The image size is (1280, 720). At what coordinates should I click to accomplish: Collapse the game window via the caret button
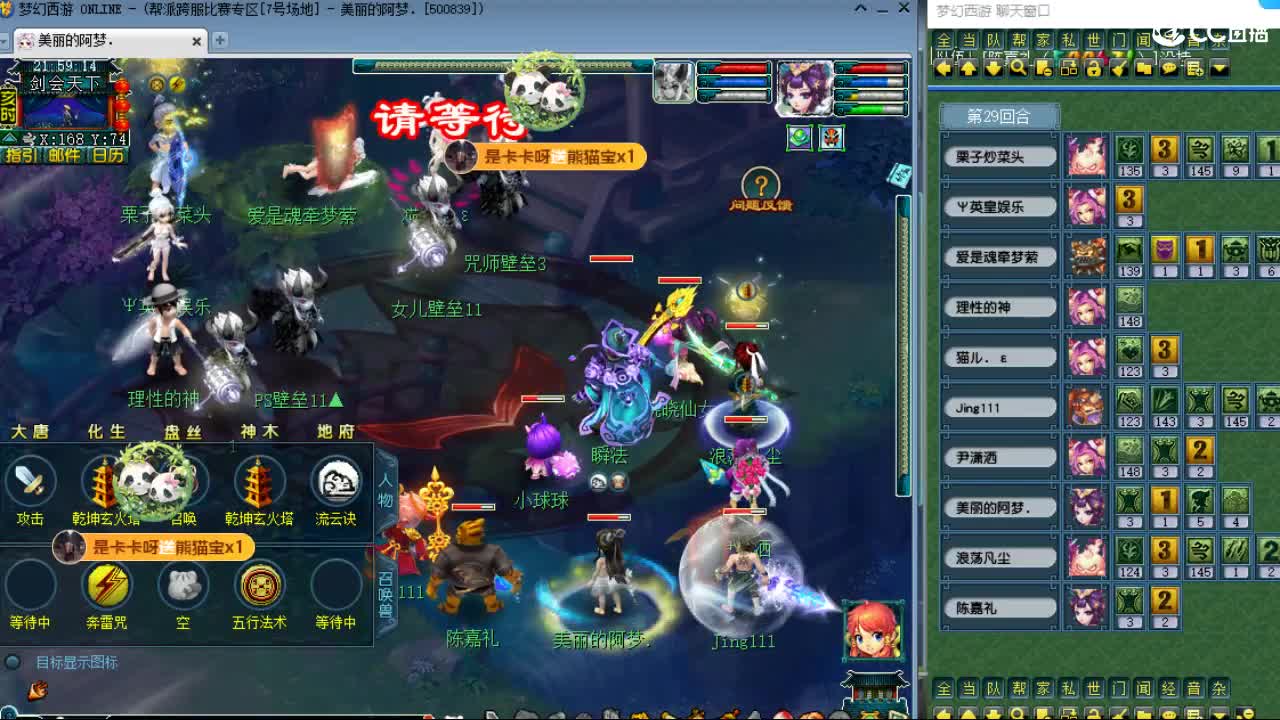point(861,8)
